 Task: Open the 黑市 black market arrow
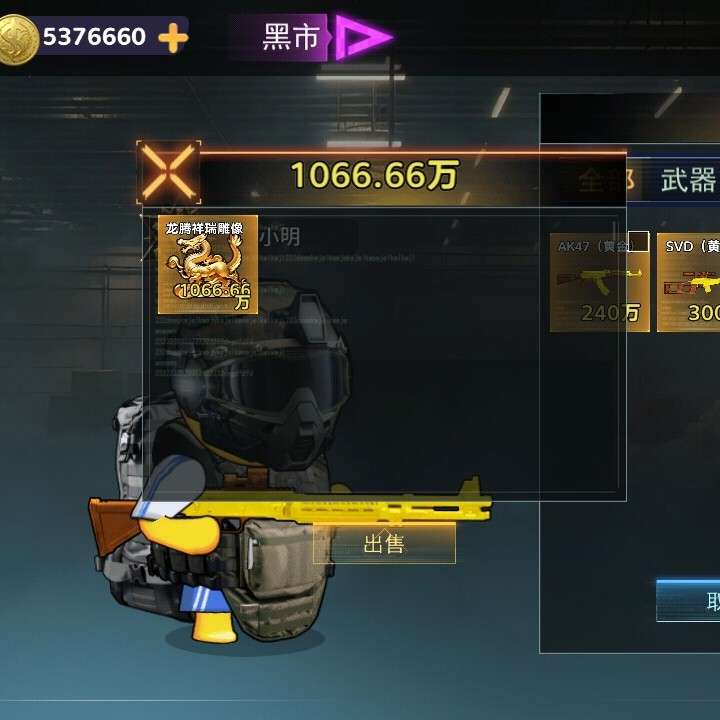[x=362, y=38]
